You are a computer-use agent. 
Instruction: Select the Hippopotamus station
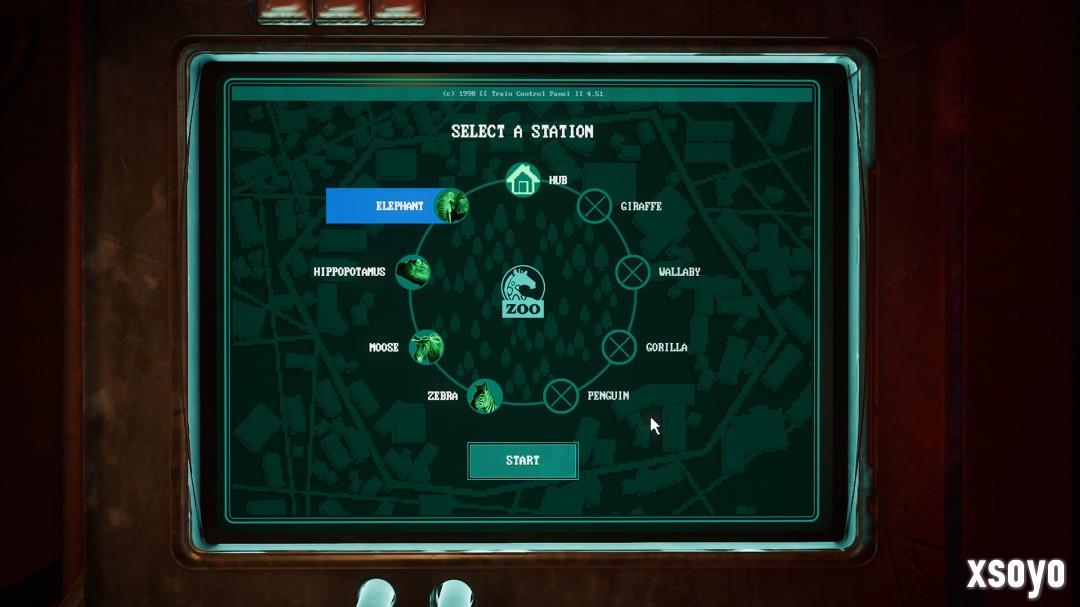click(412, 271)
